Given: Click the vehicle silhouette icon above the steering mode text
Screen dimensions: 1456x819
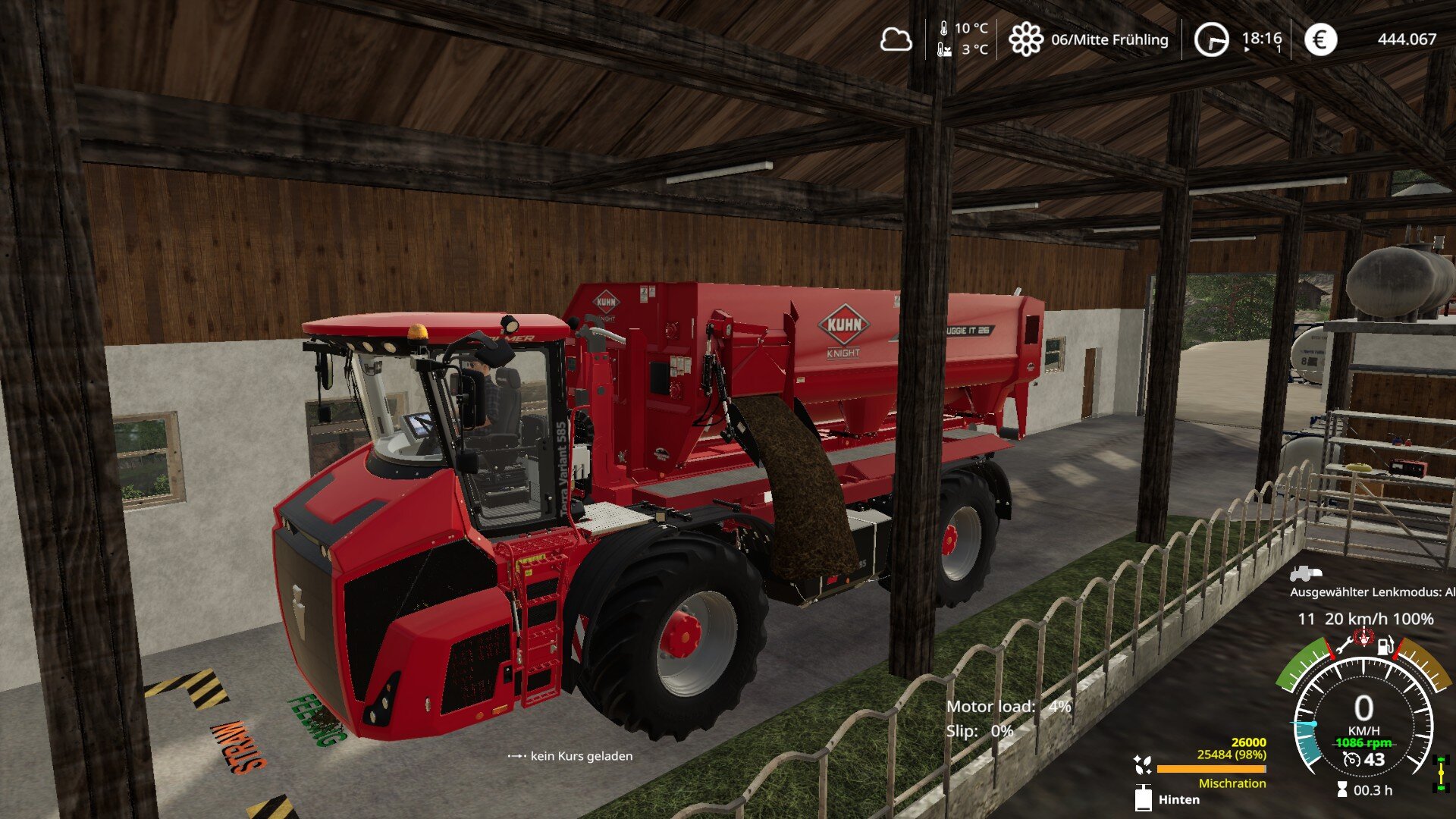Looking at the screenshot, I should point(1305,573).
